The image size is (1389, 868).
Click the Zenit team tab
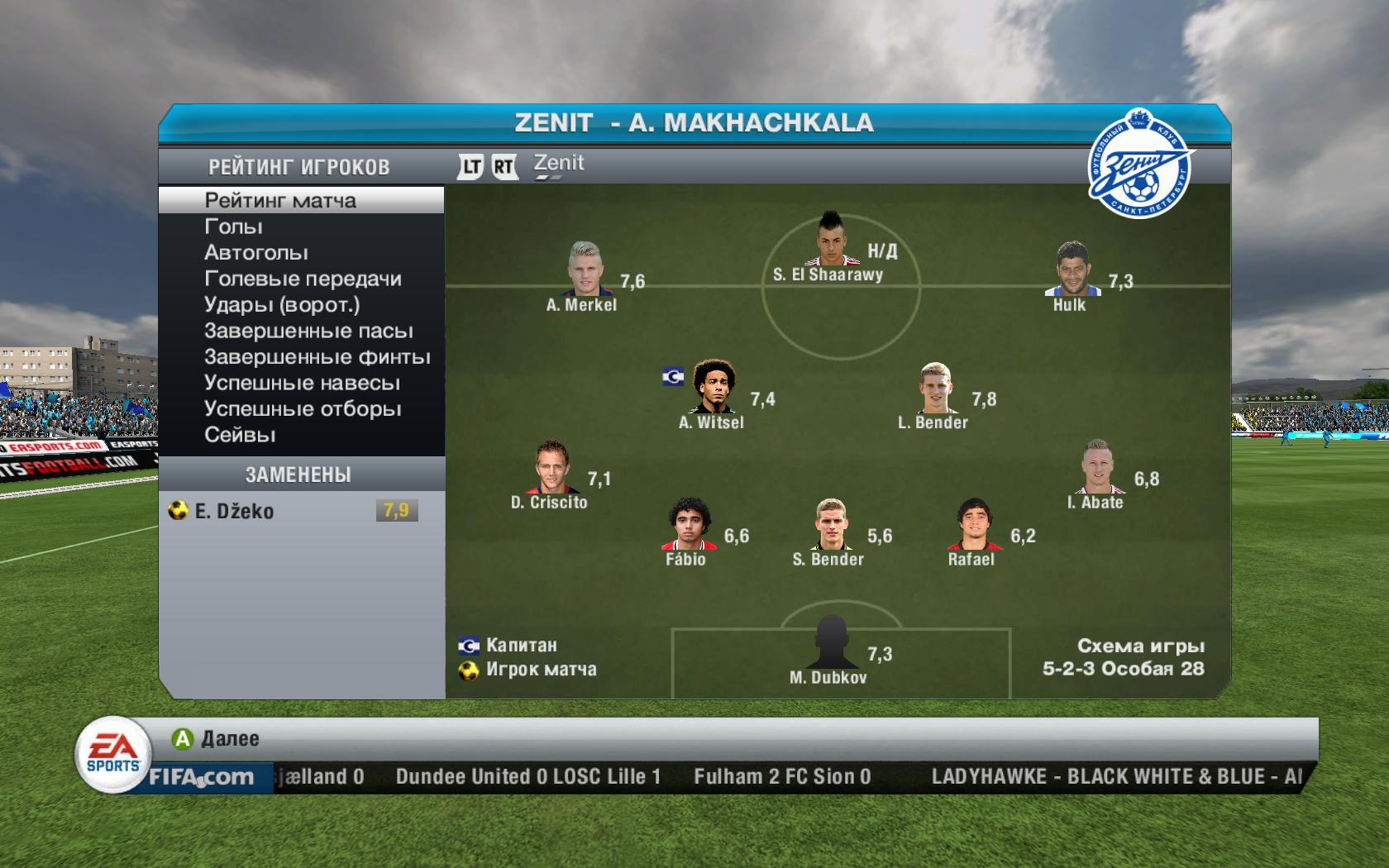click(559, 164)
